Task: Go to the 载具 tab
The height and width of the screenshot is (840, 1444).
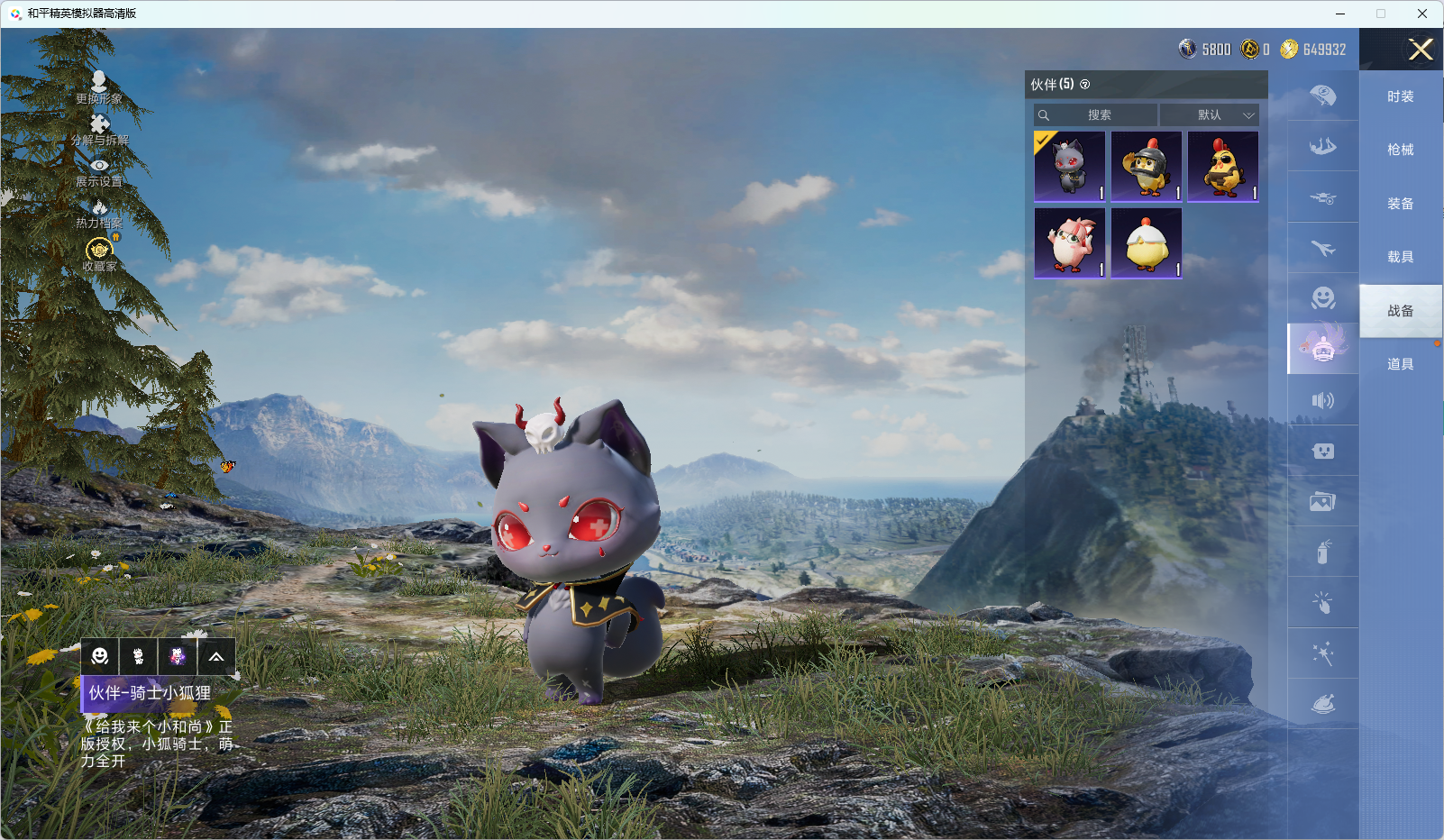Action: 1400,257
